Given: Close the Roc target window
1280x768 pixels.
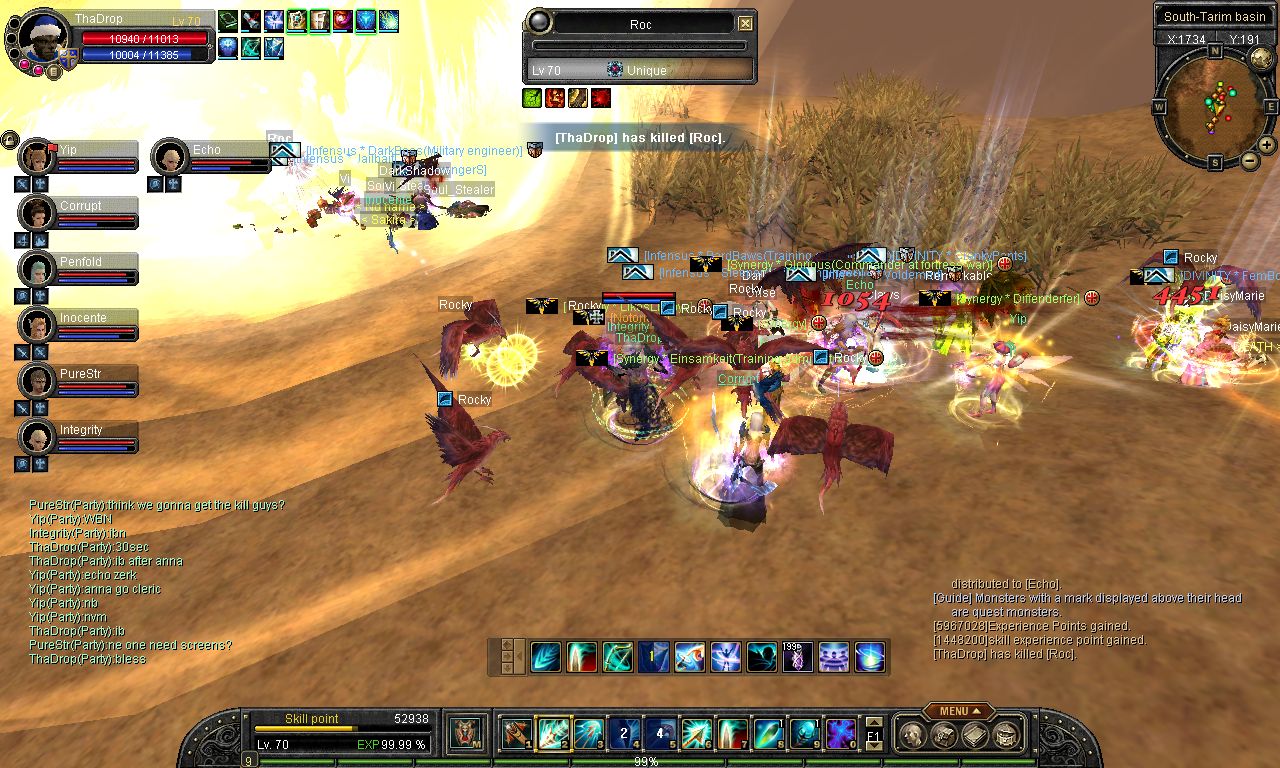Looking at the screenshot, I should [745, 24].
